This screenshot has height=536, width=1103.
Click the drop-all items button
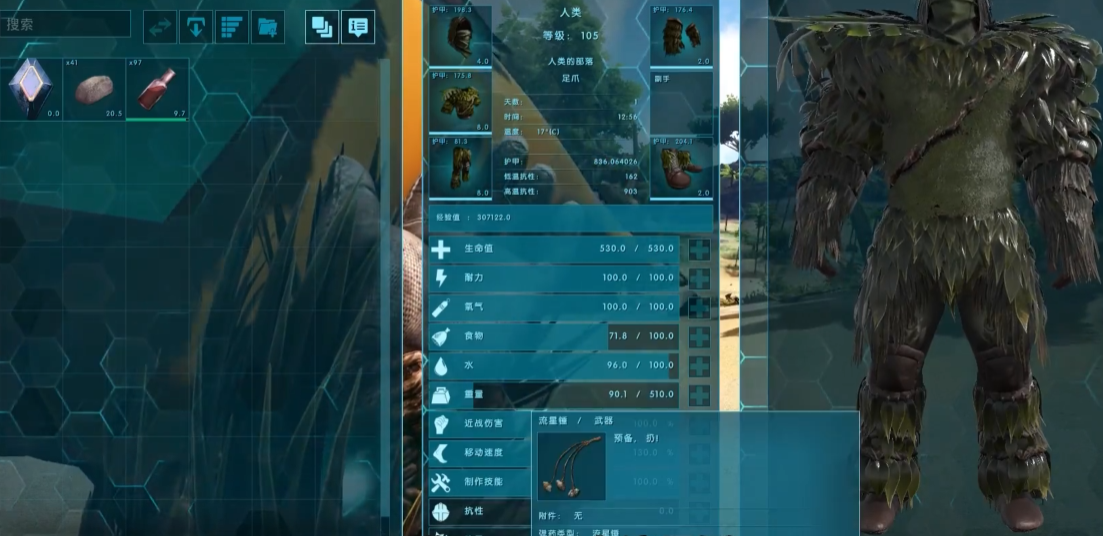[x=195, y=27]
